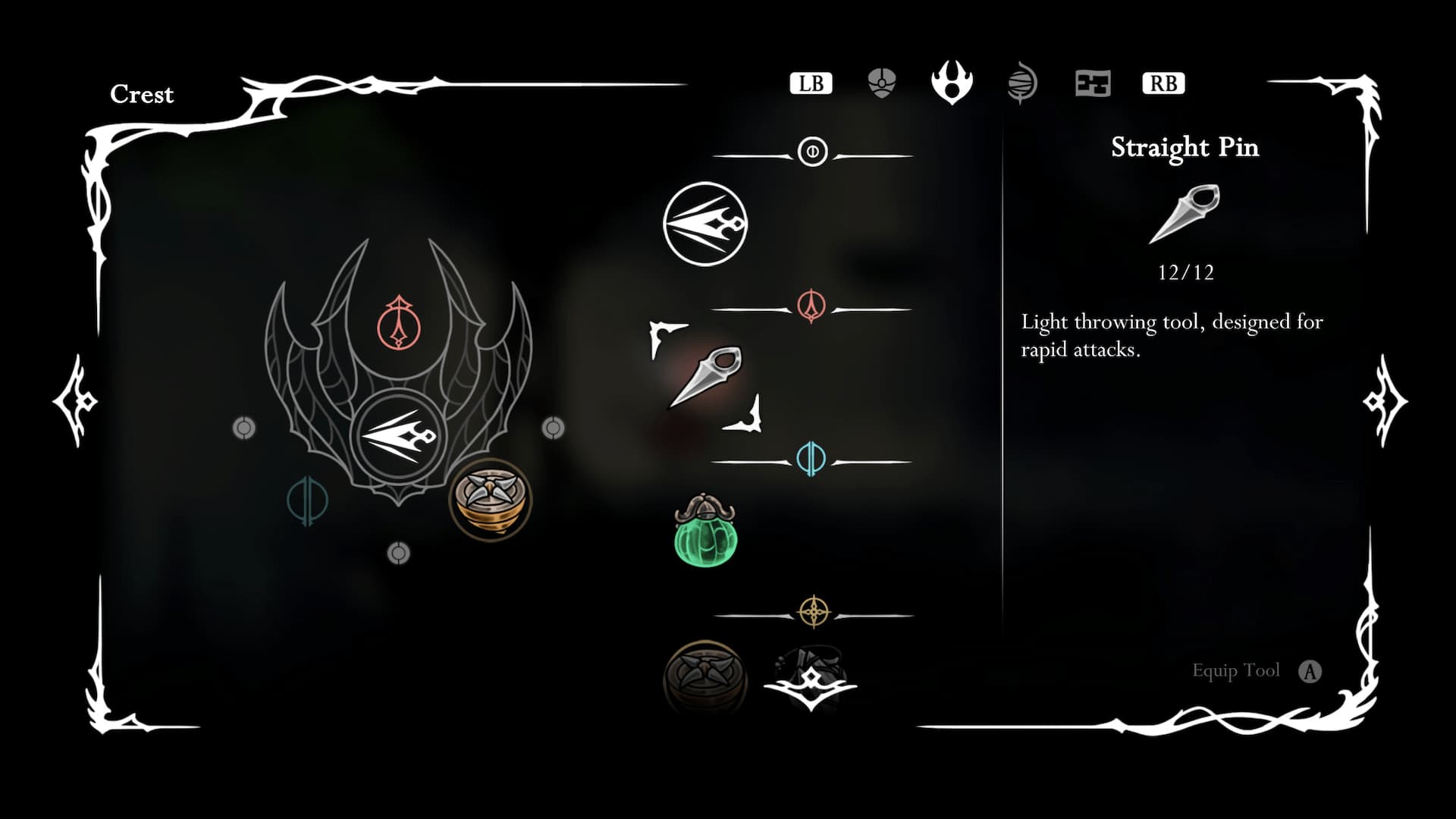Image resolution: width=1456 pixels, height=819 pixels.
Task: Switch to the flame-shaped Crest tab
Action: click(952, 82)
